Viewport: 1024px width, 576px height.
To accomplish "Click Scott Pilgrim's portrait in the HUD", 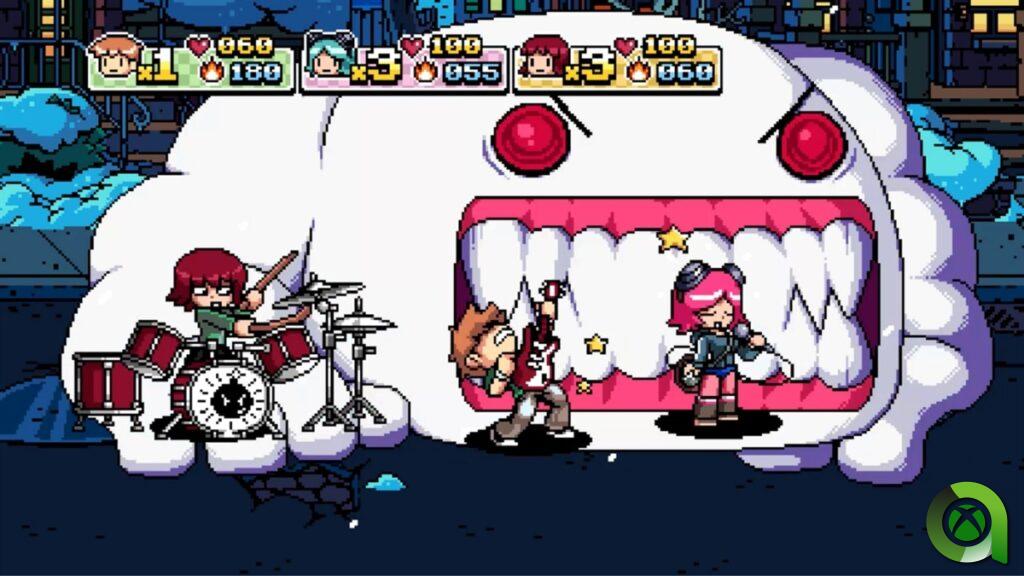I will 112,62.
